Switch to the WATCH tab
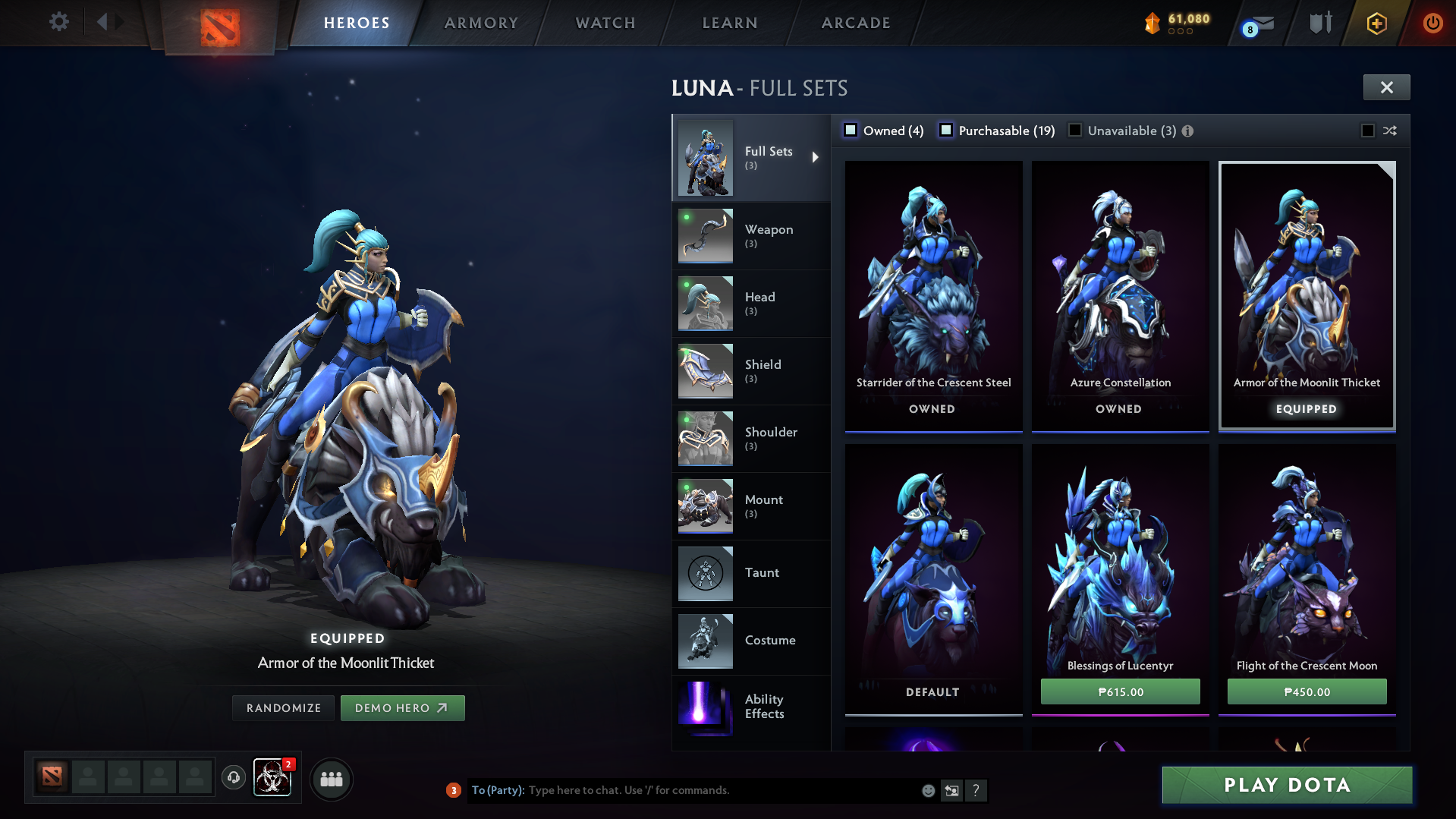The height and width of the screenshot is (819, 1456). click(x=605, y=23)
